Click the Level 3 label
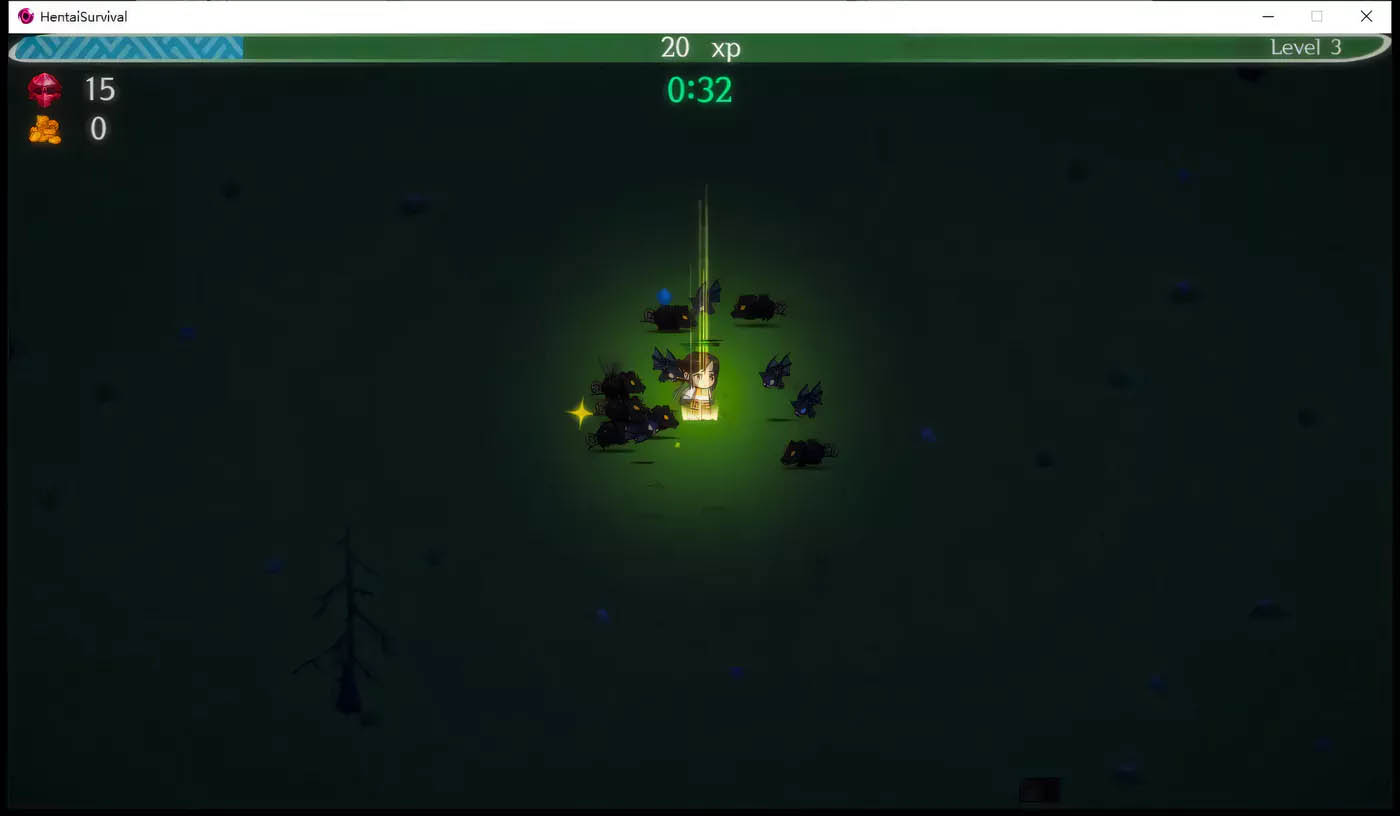Viewport: 1400px width, 816px height. (x=1306, y=47)
